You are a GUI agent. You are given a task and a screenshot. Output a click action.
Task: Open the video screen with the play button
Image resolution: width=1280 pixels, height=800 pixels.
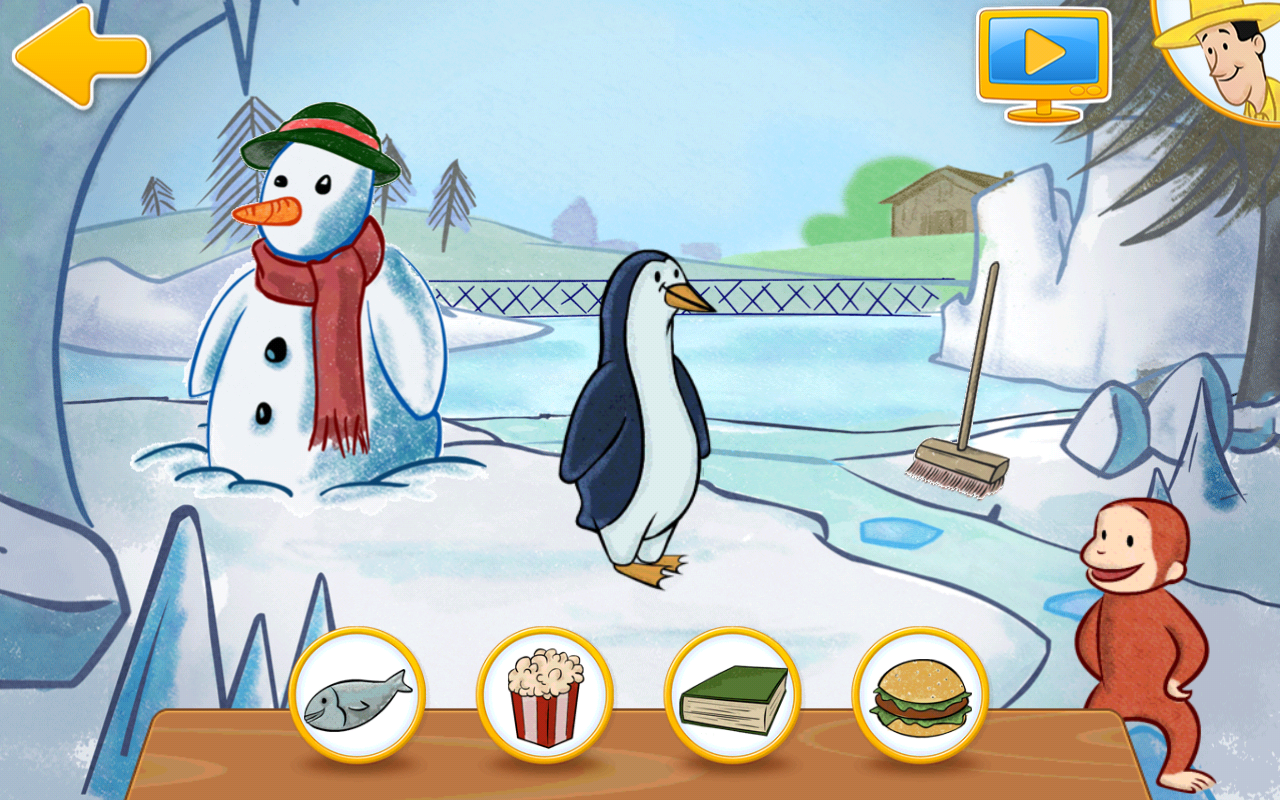(1044, 55)
